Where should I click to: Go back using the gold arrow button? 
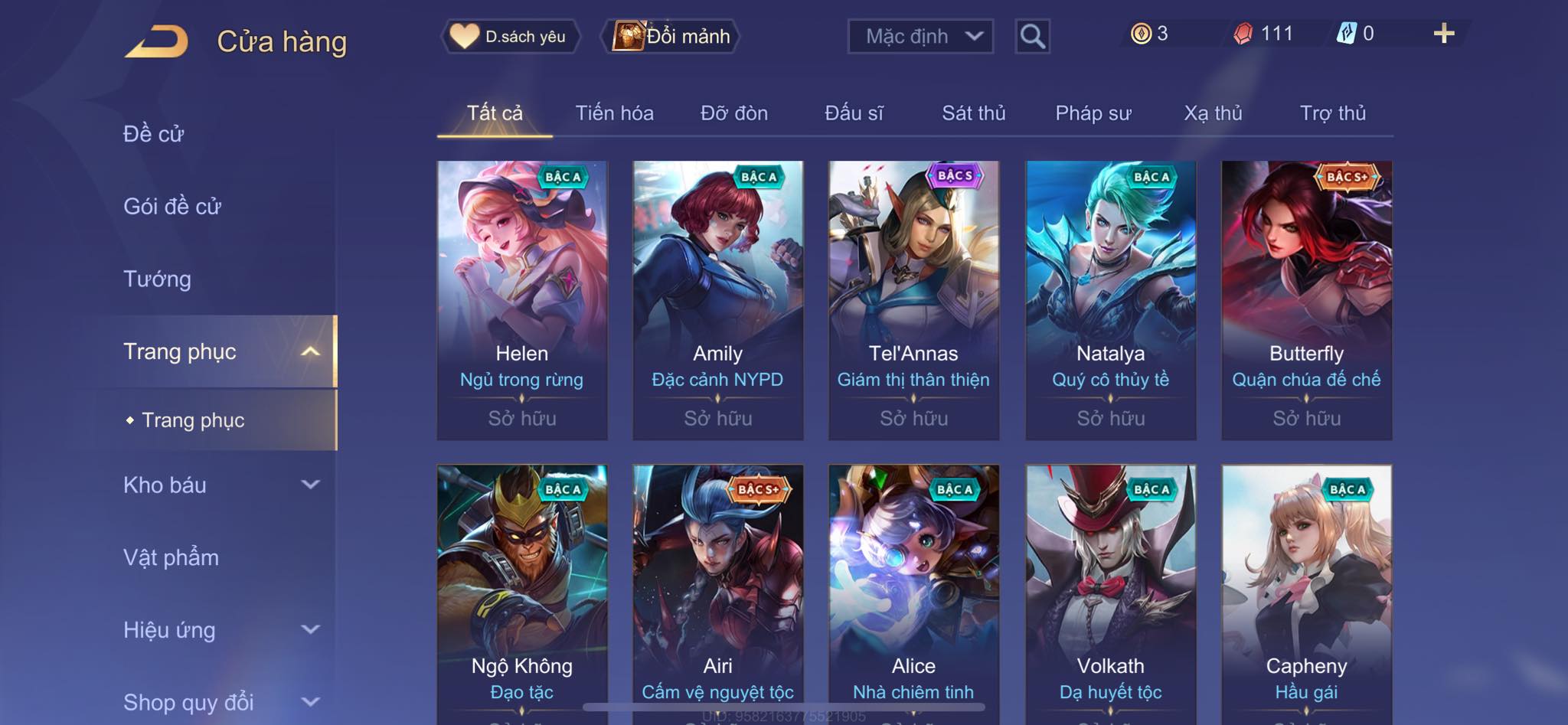tap(157, 41)
